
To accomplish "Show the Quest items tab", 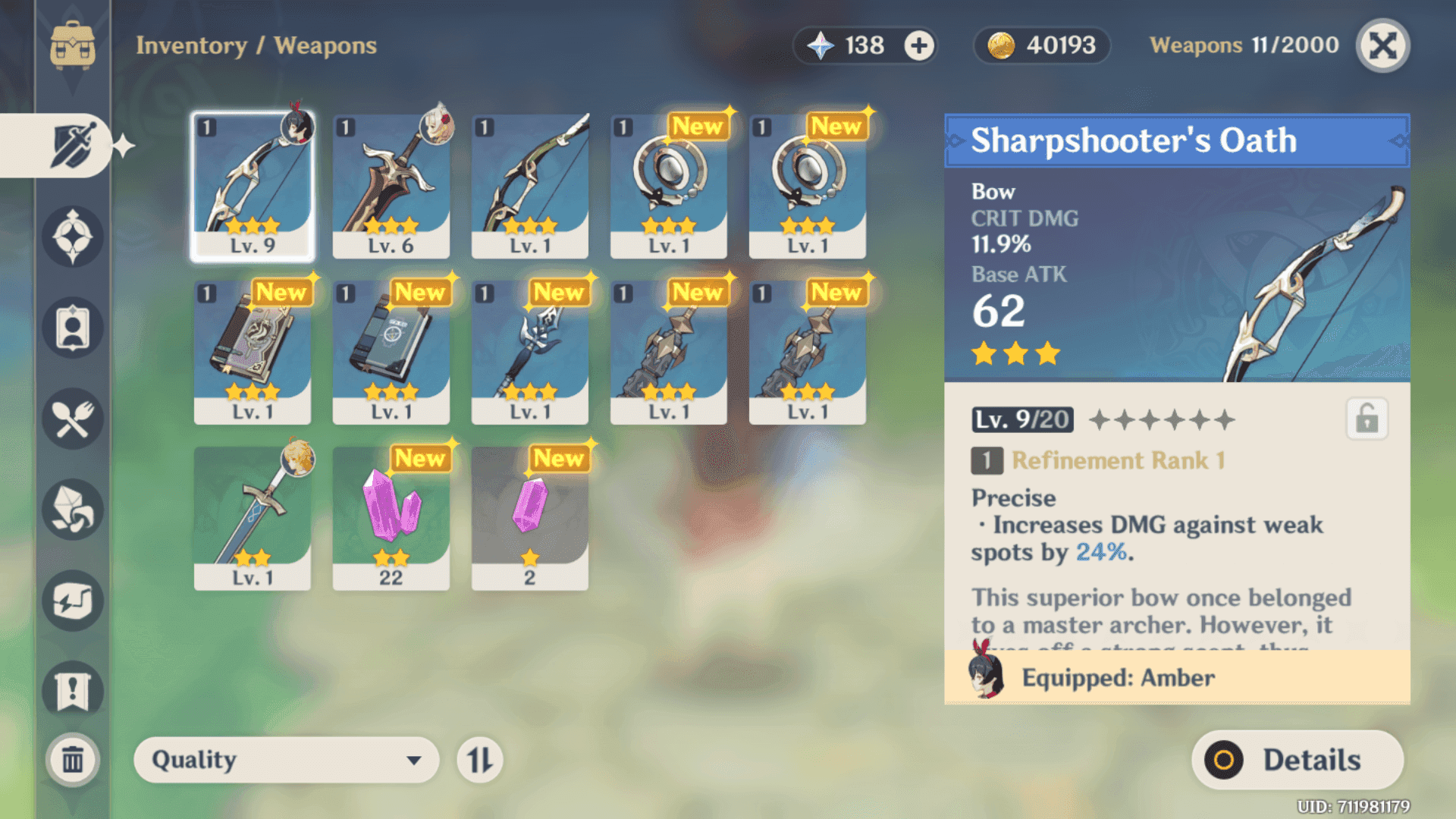I will coord(73,692).
